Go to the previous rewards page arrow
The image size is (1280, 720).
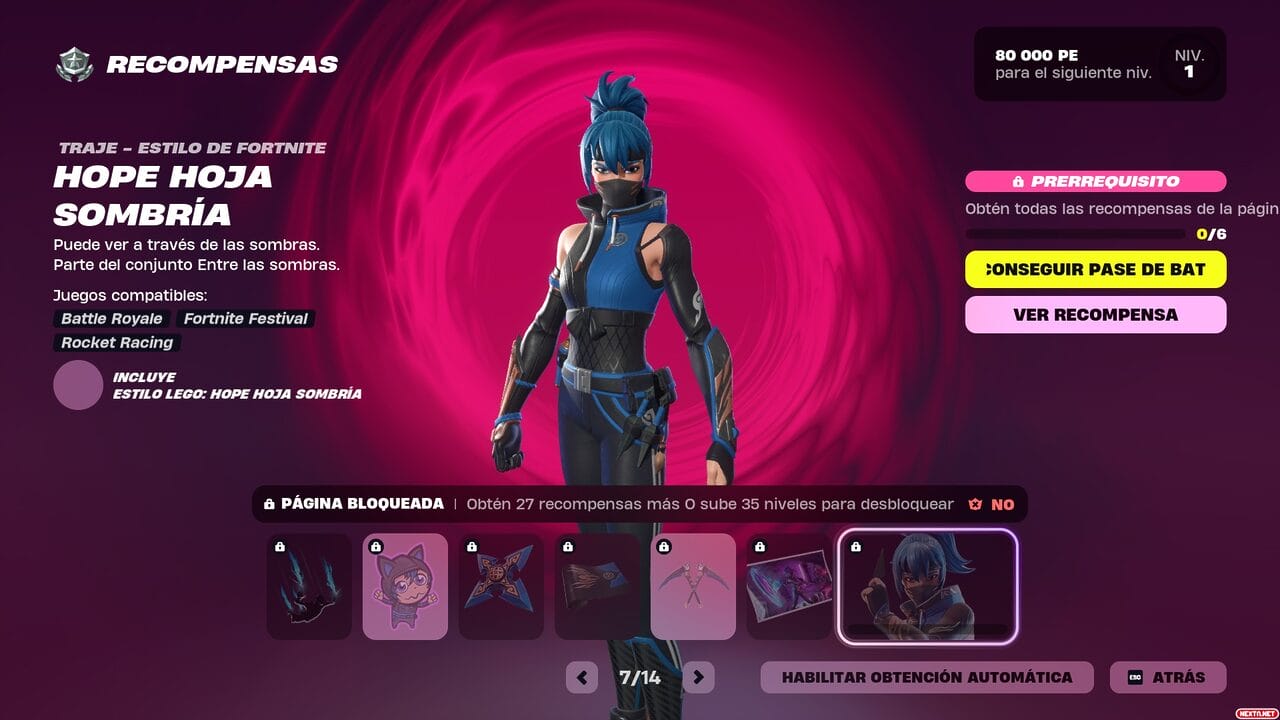pyautogui.click(x=581, y=677)
